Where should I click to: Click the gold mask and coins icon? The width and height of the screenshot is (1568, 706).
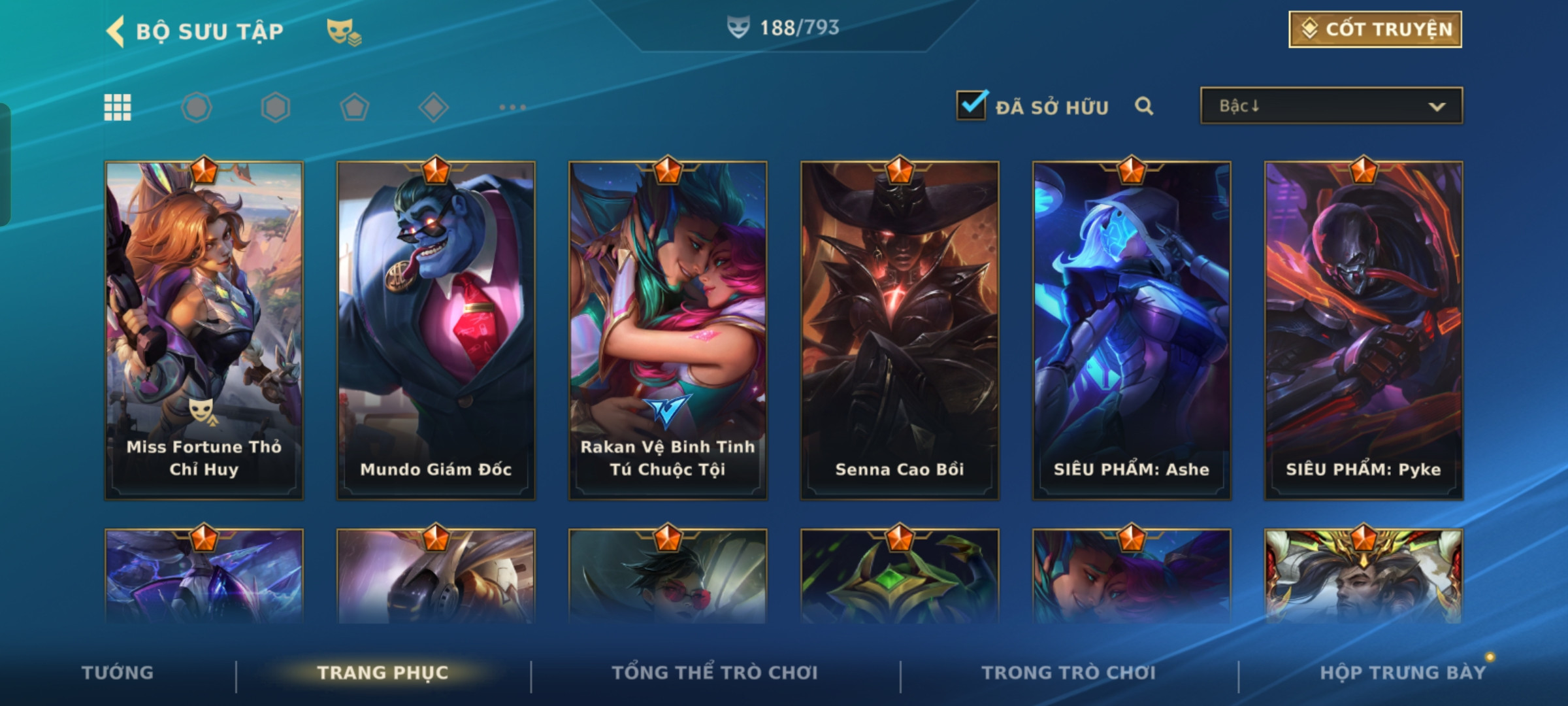coord(344,31)
